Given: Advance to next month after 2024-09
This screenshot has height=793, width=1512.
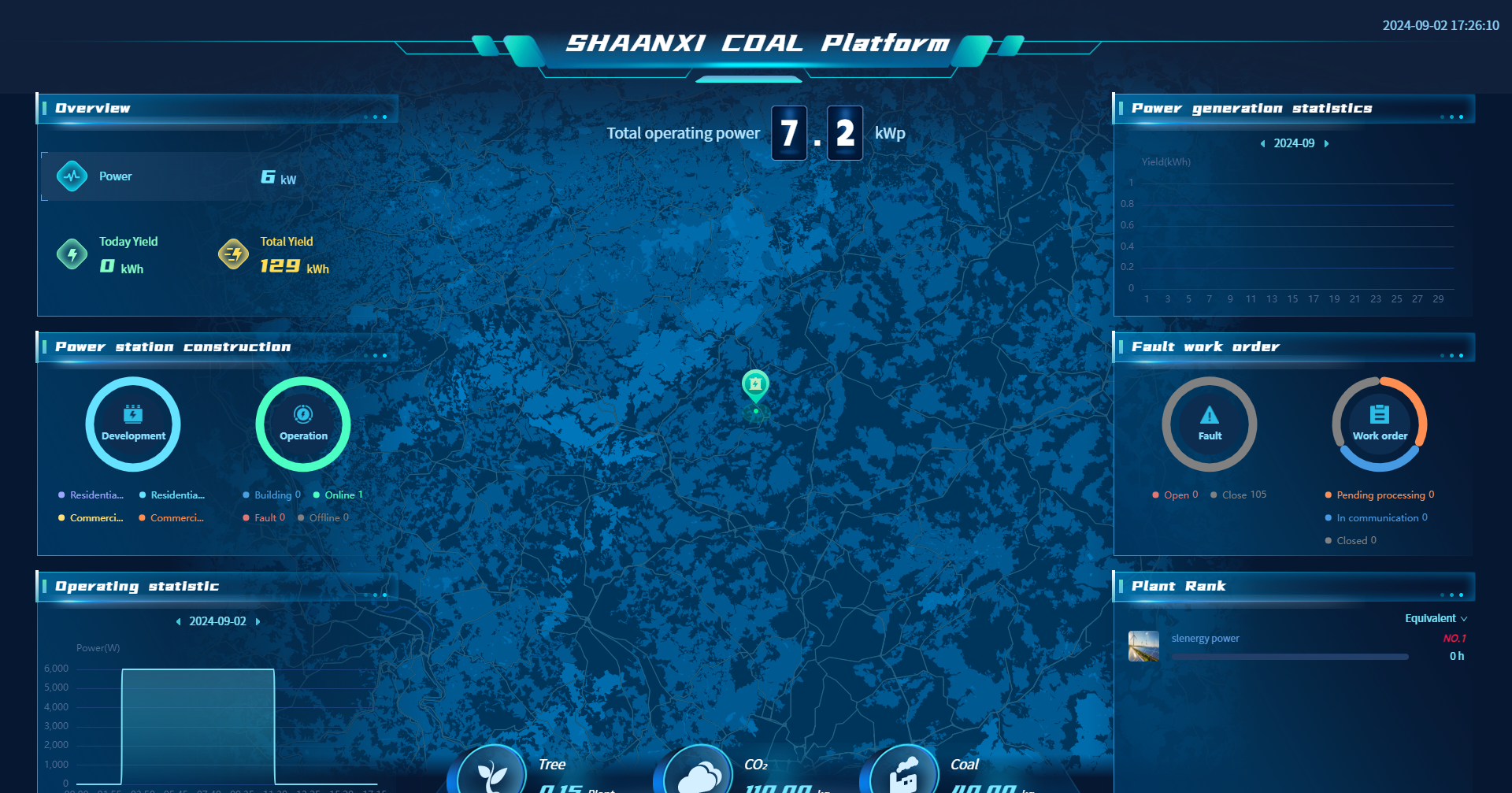Looking at the screenshot, I should (x=1327, y=144).
